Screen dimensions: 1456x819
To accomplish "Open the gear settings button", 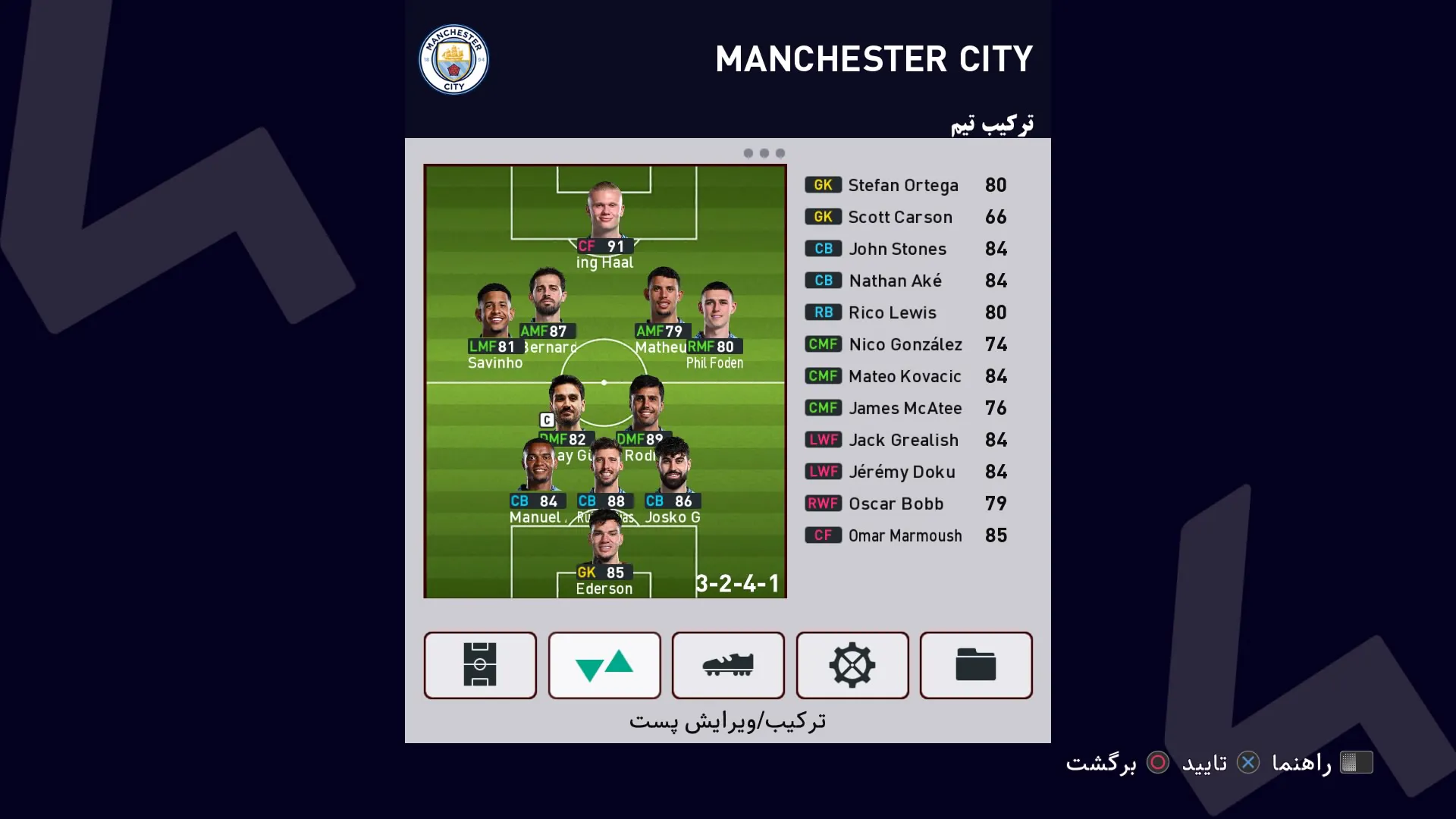I will (852, 665).
